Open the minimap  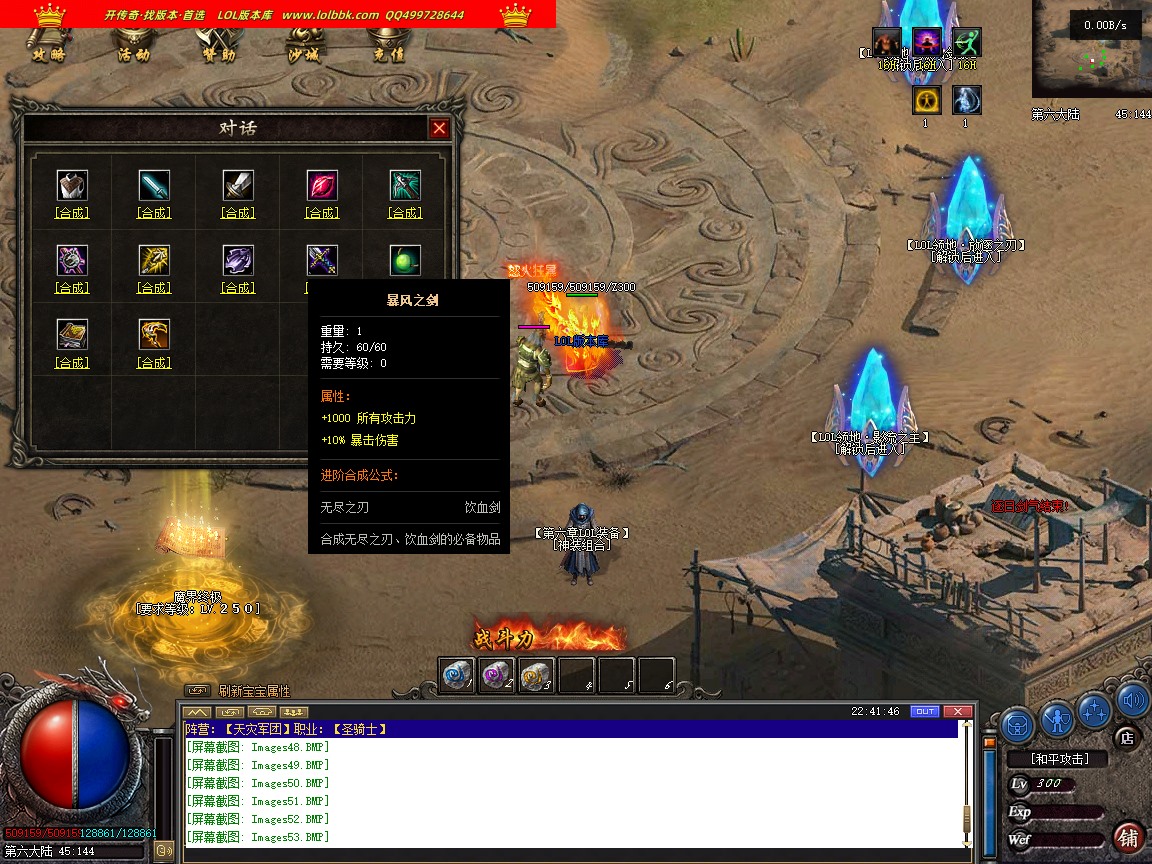click(1091, 48)
